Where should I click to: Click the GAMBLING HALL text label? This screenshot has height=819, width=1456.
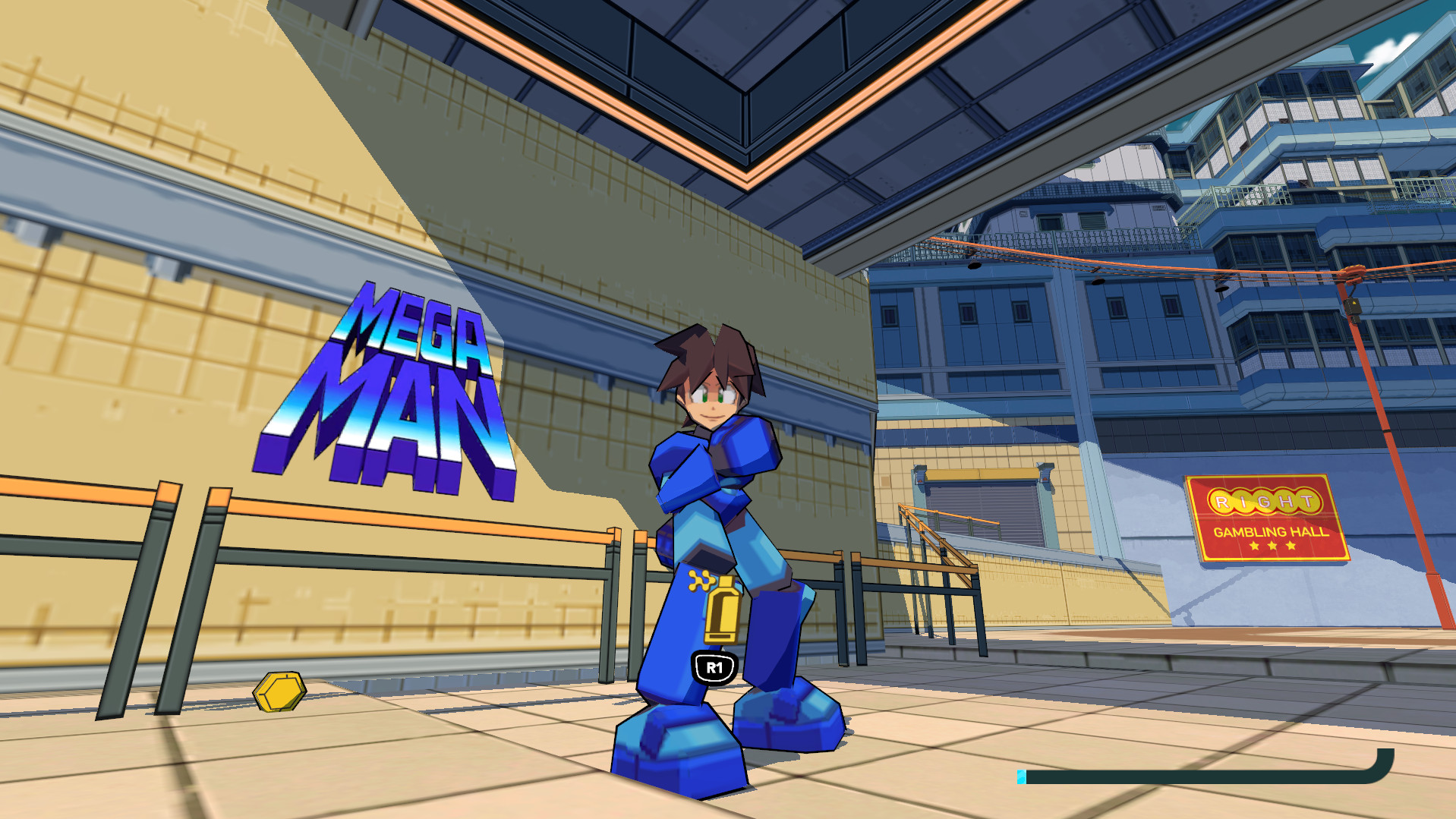[x=1272, y=531]
